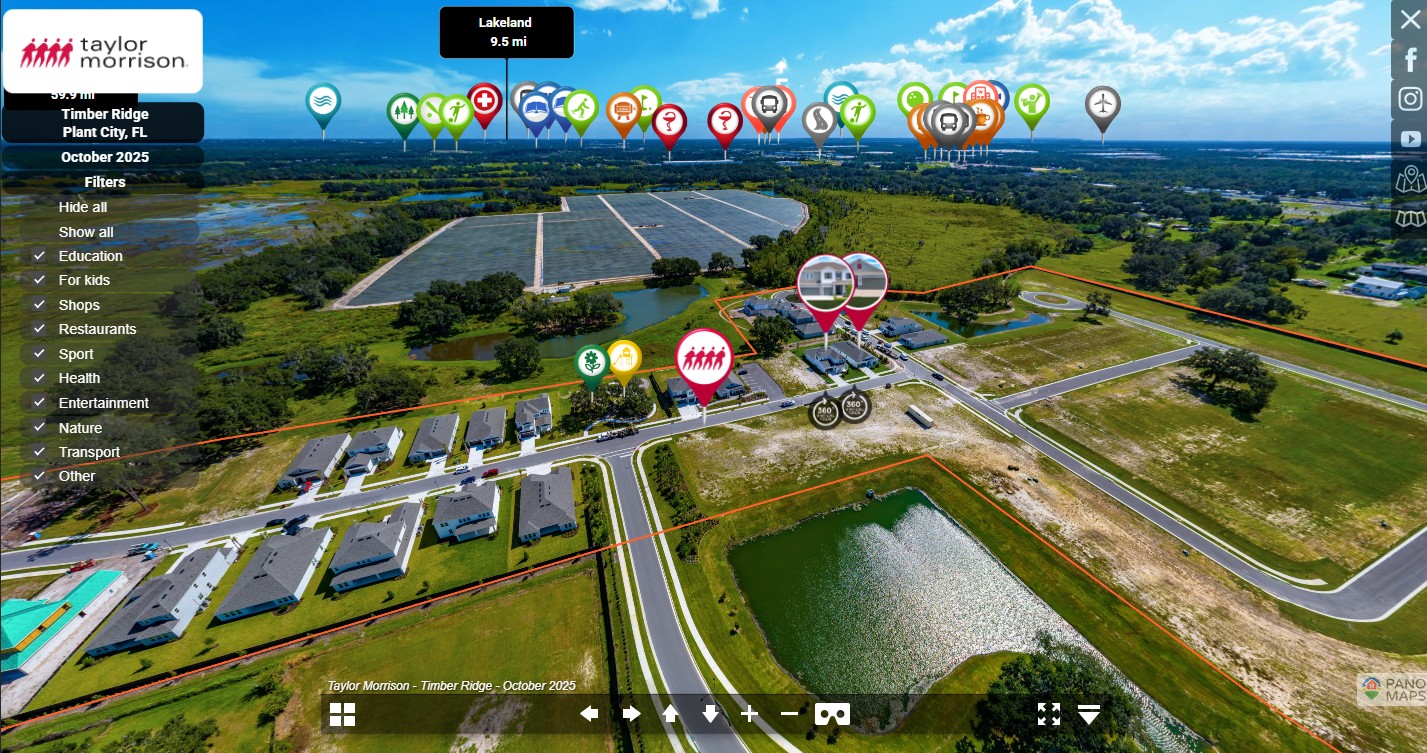Close the panorama with the X button

(x=1410, y=20)
